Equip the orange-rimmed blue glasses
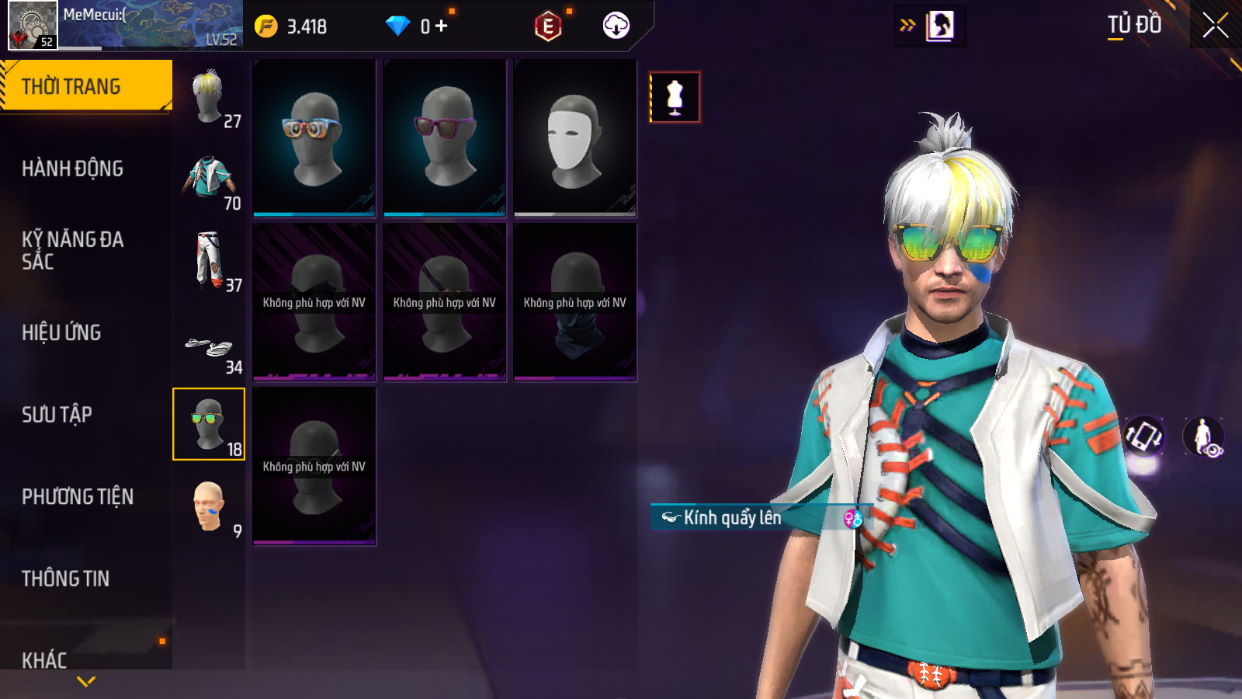Screen dimensions: 1242x699 coord(314,137)
